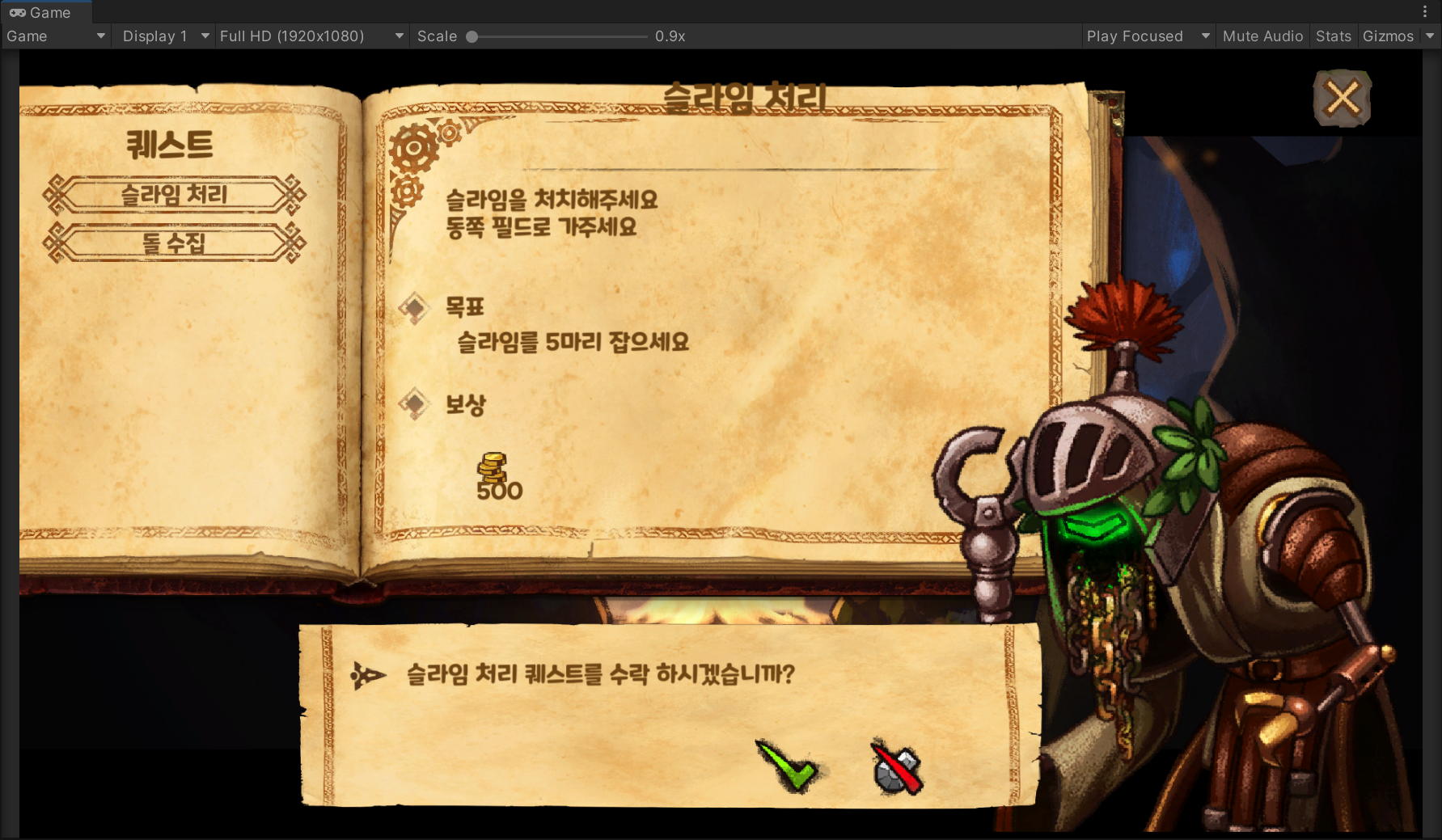Open the Game view mode selector
This screenshot has width=1442, height=840.
pos(55,36)
